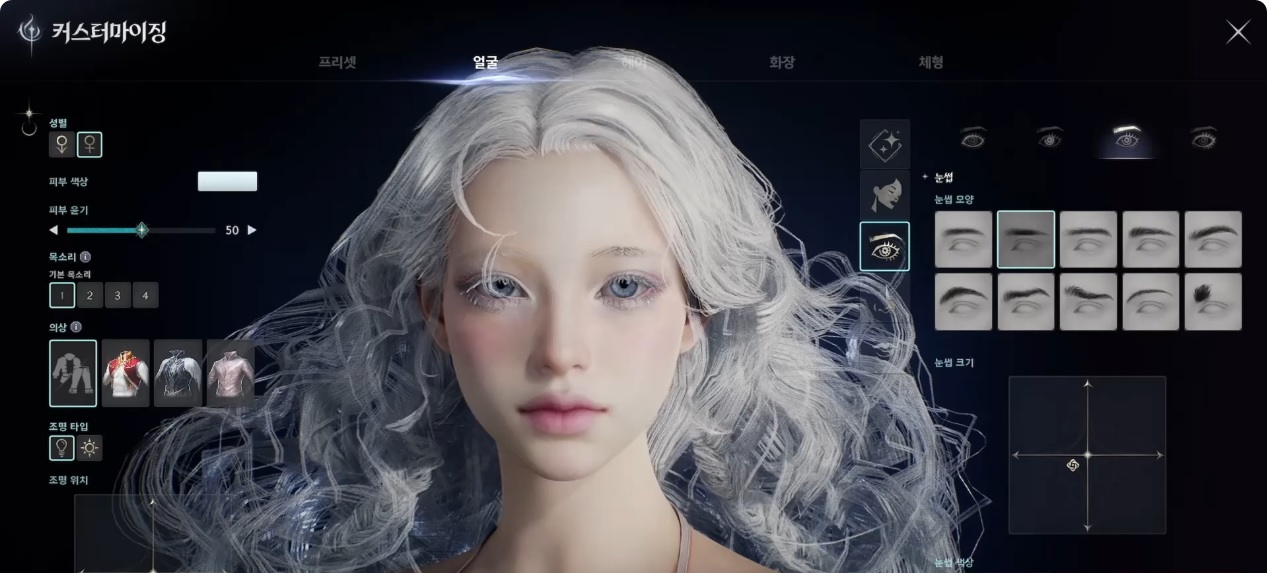
Task: Select the light bulb lighting type
Action: click(62, 448)
